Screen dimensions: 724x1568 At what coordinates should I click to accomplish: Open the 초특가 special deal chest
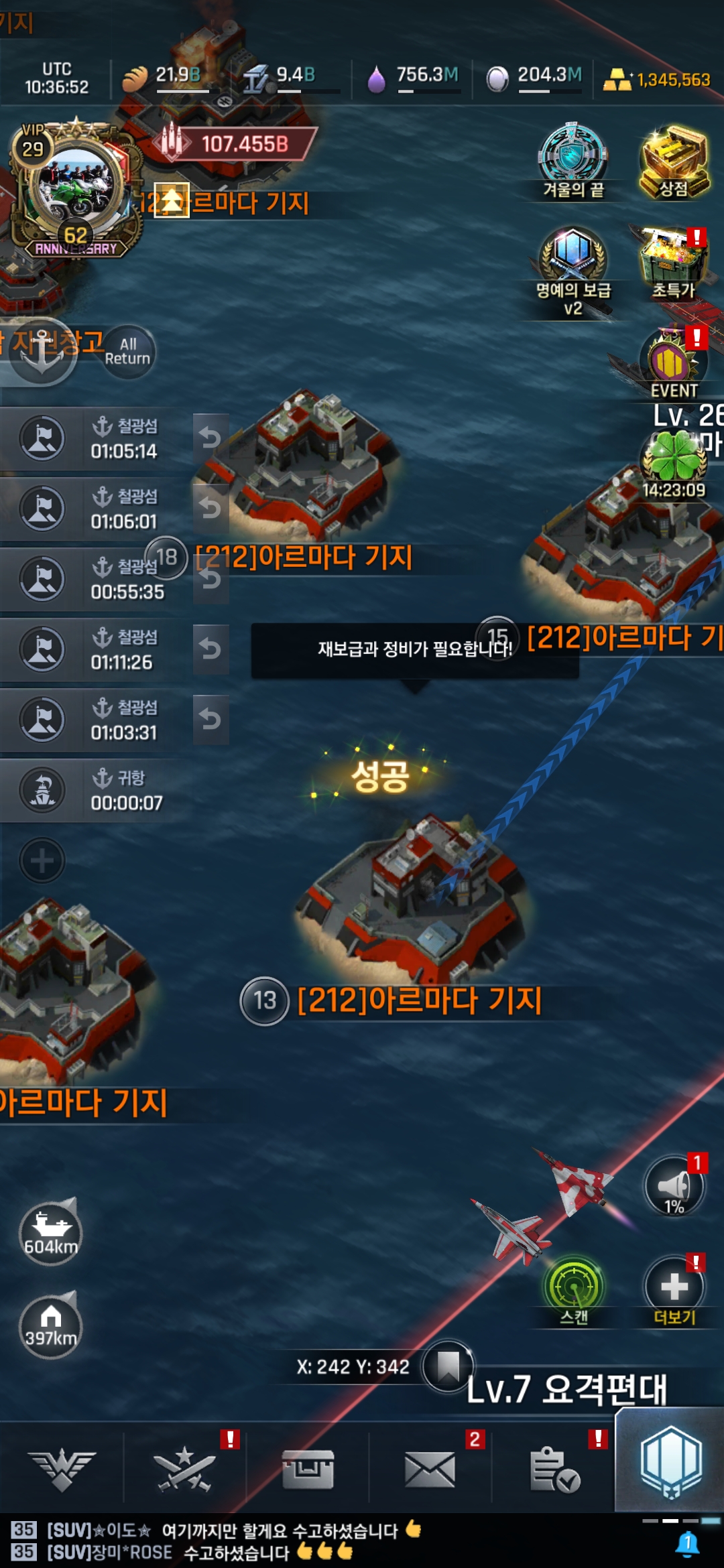click(673, 263)
